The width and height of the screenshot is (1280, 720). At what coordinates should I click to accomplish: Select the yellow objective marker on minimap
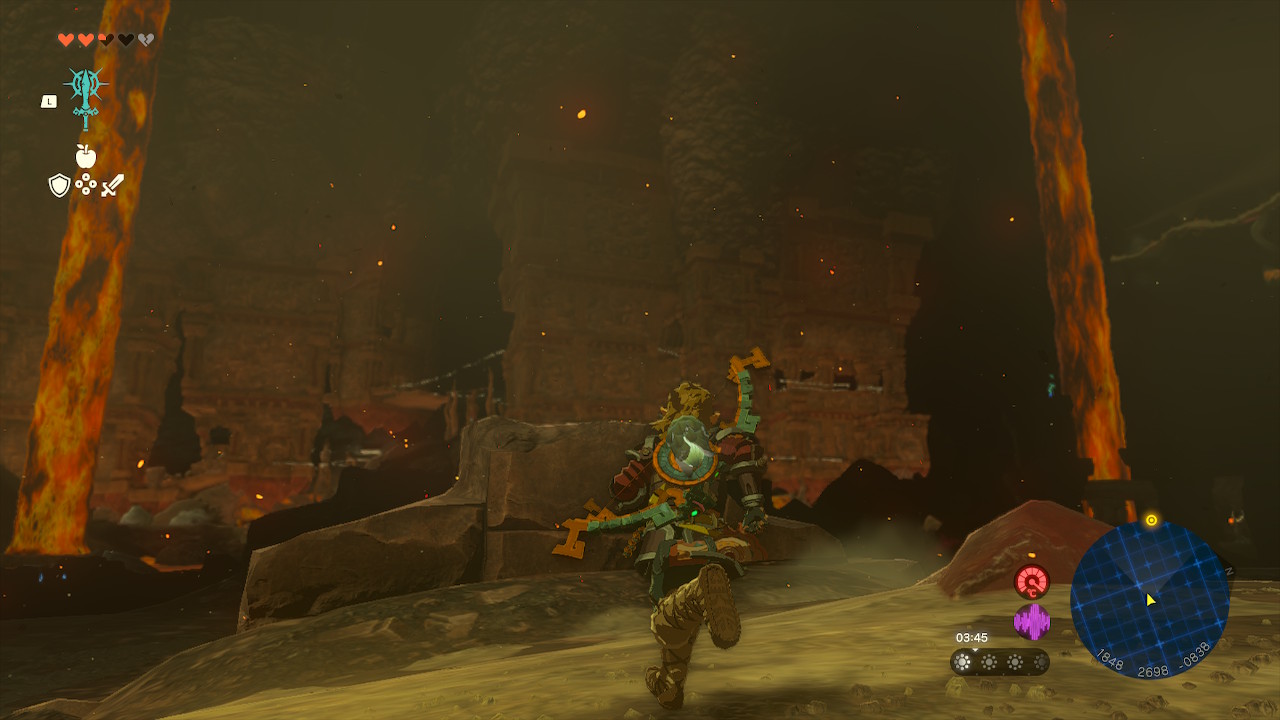[1151, 520]
